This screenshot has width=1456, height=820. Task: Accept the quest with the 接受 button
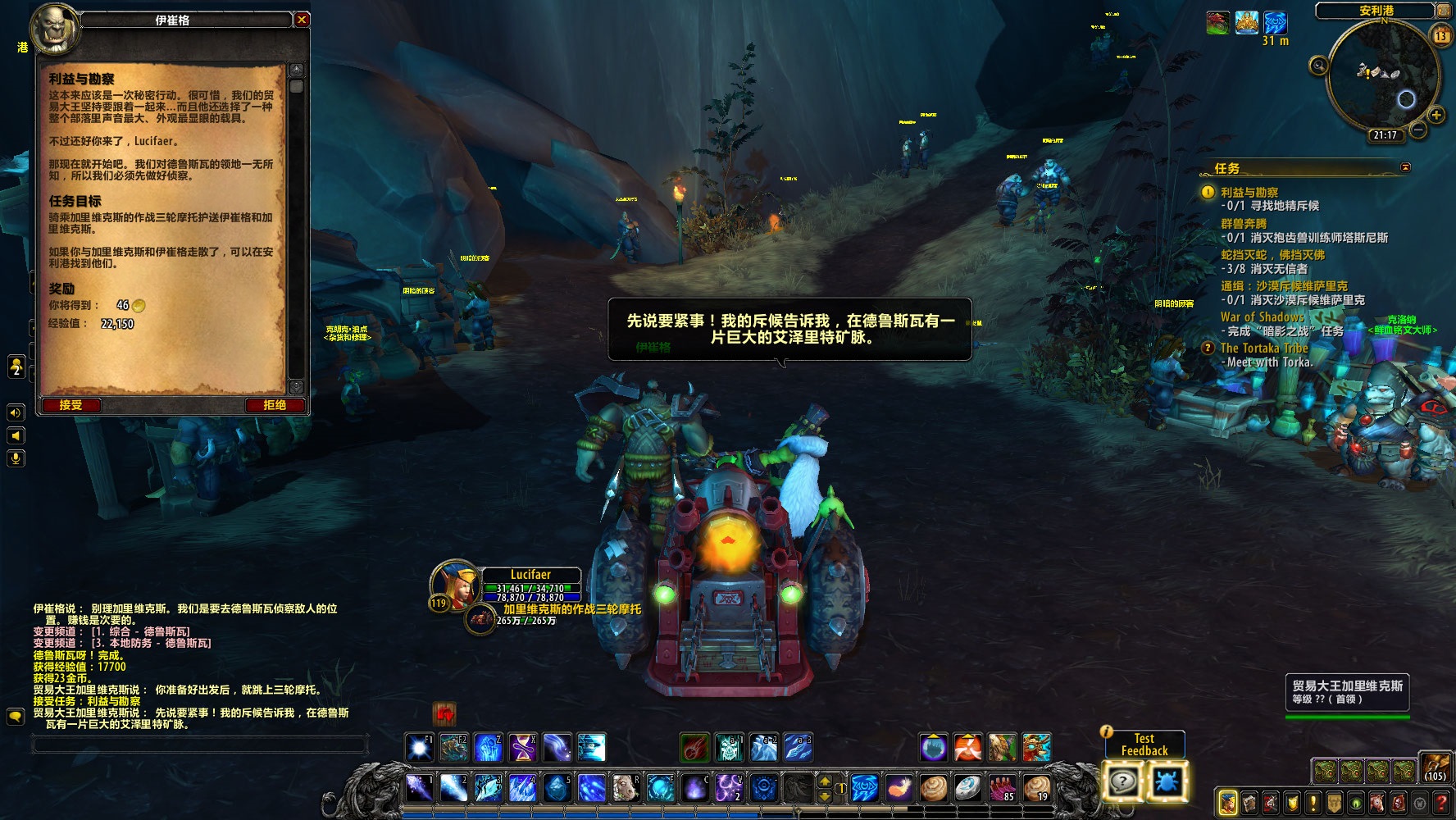(71, 405)
